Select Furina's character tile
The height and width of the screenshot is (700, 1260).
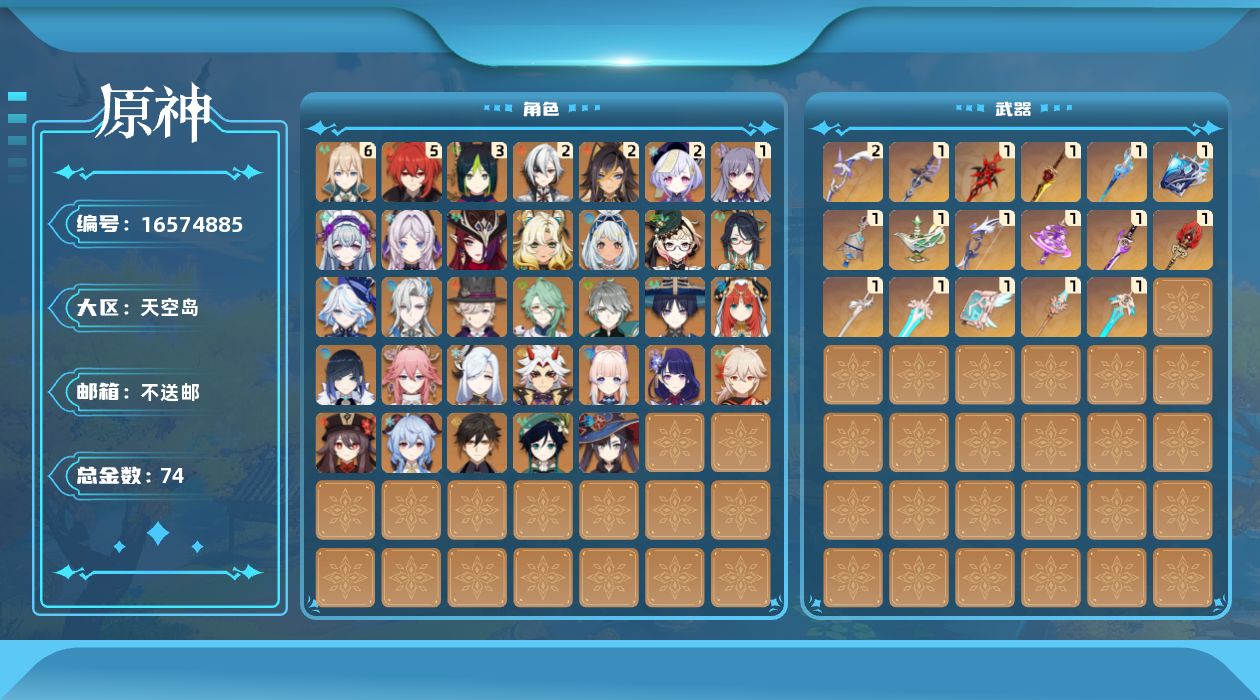pyautogui.click(x=346, y=307)
